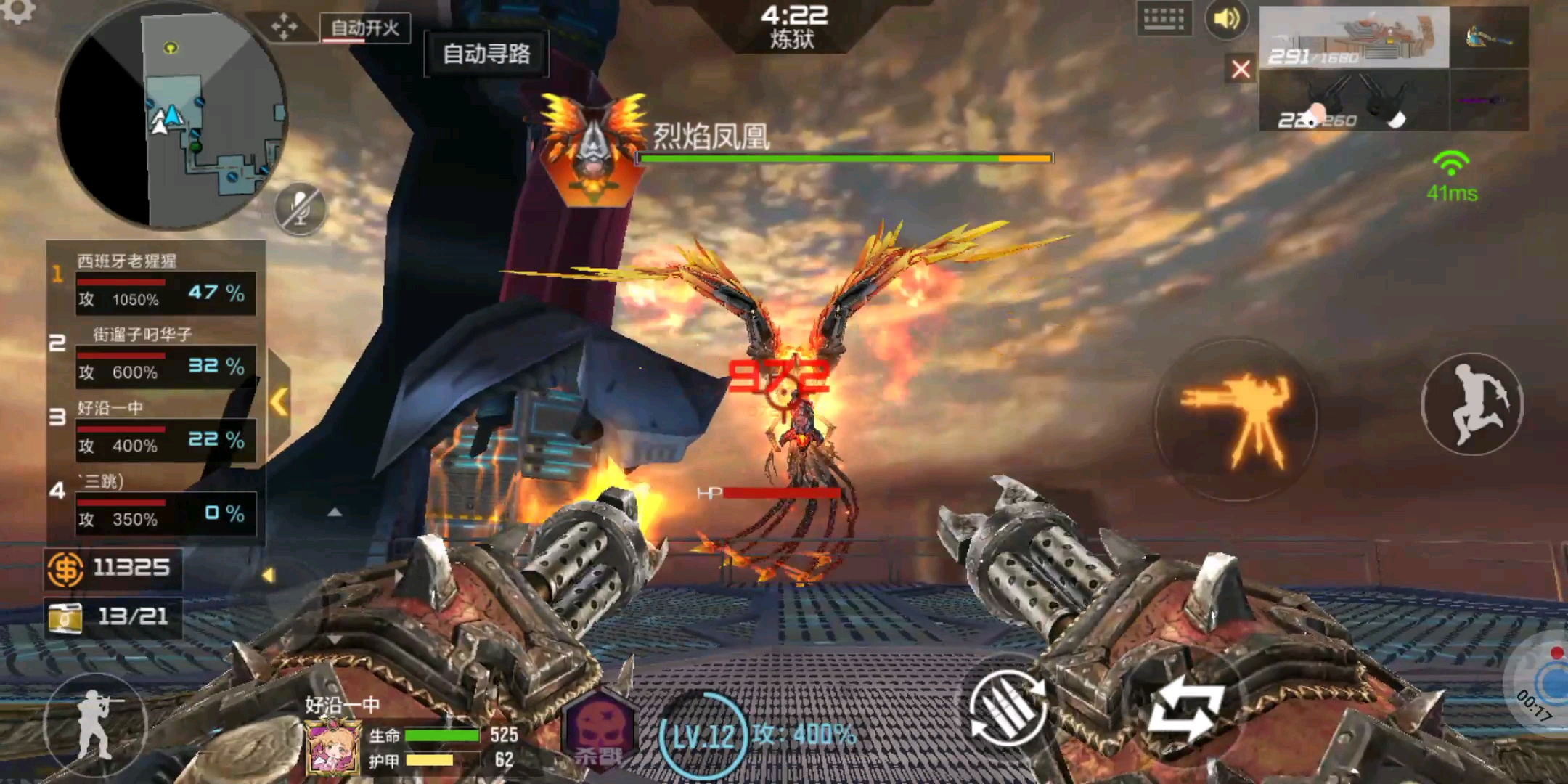Toggle the crouch soldier stance button
Screen dimensions: 1568x784
click(94, 724)
